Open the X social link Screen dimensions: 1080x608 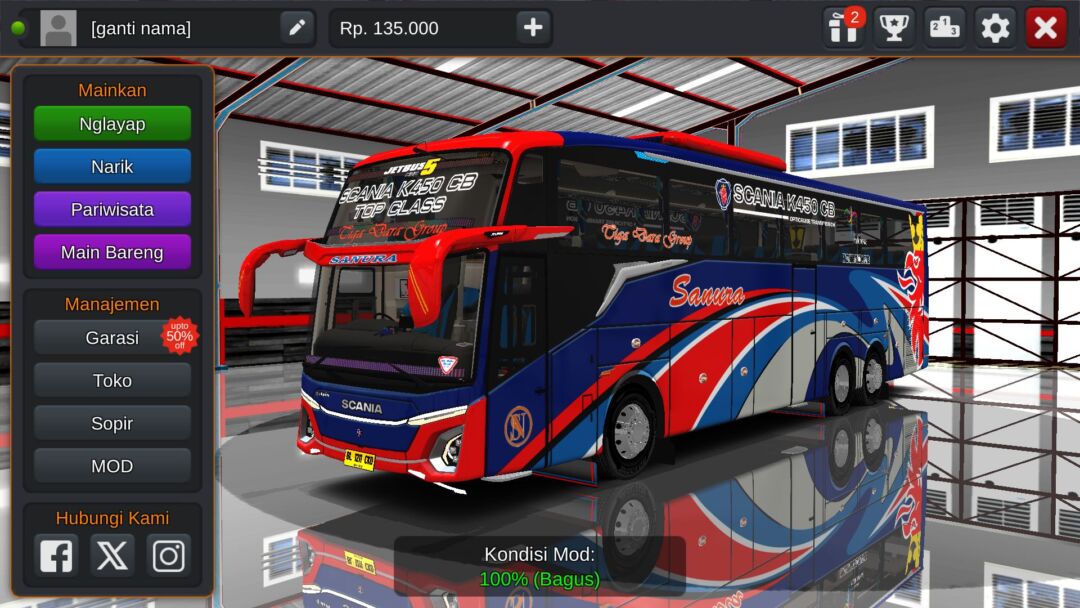click(x=112, y=555)
